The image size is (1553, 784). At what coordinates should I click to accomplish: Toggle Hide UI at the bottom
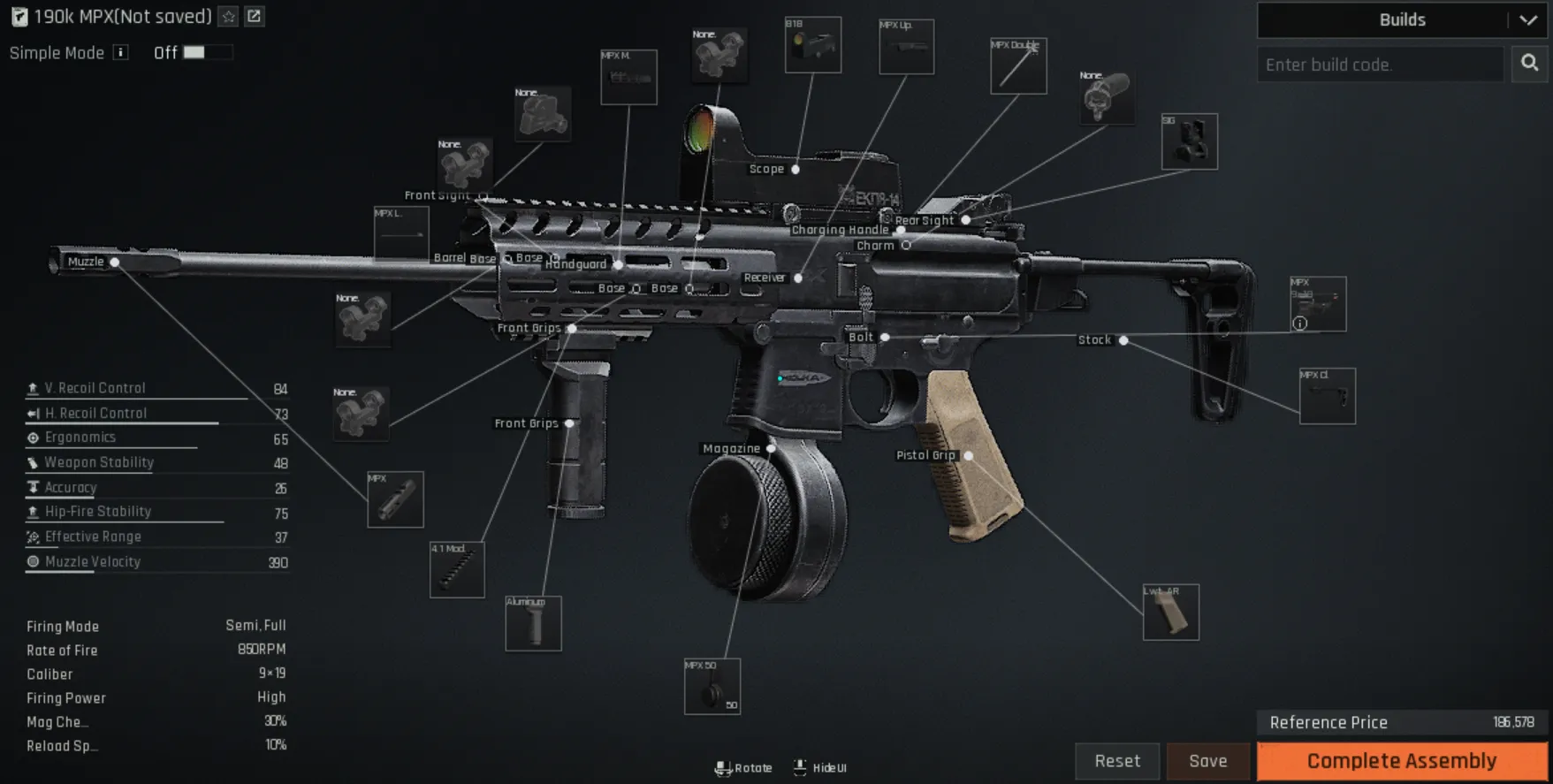tap(818, 767)
